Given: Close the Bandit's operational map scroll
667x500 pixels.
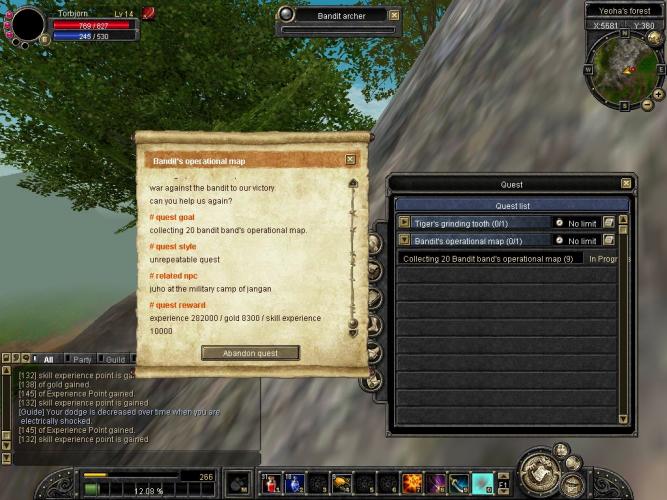Looking at the screenshot, I should (350, 159).
